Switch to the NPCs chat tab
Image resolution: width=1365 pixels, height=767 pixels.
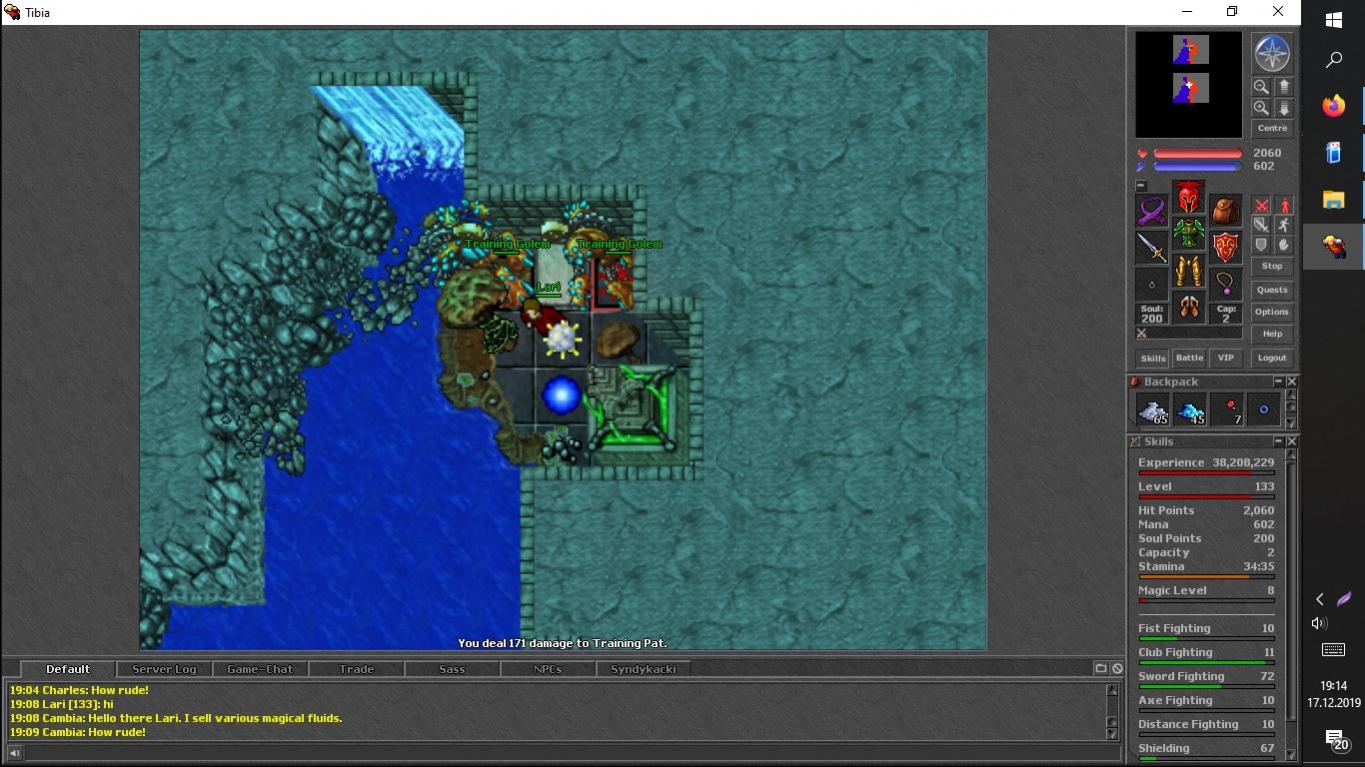[547, 669]
